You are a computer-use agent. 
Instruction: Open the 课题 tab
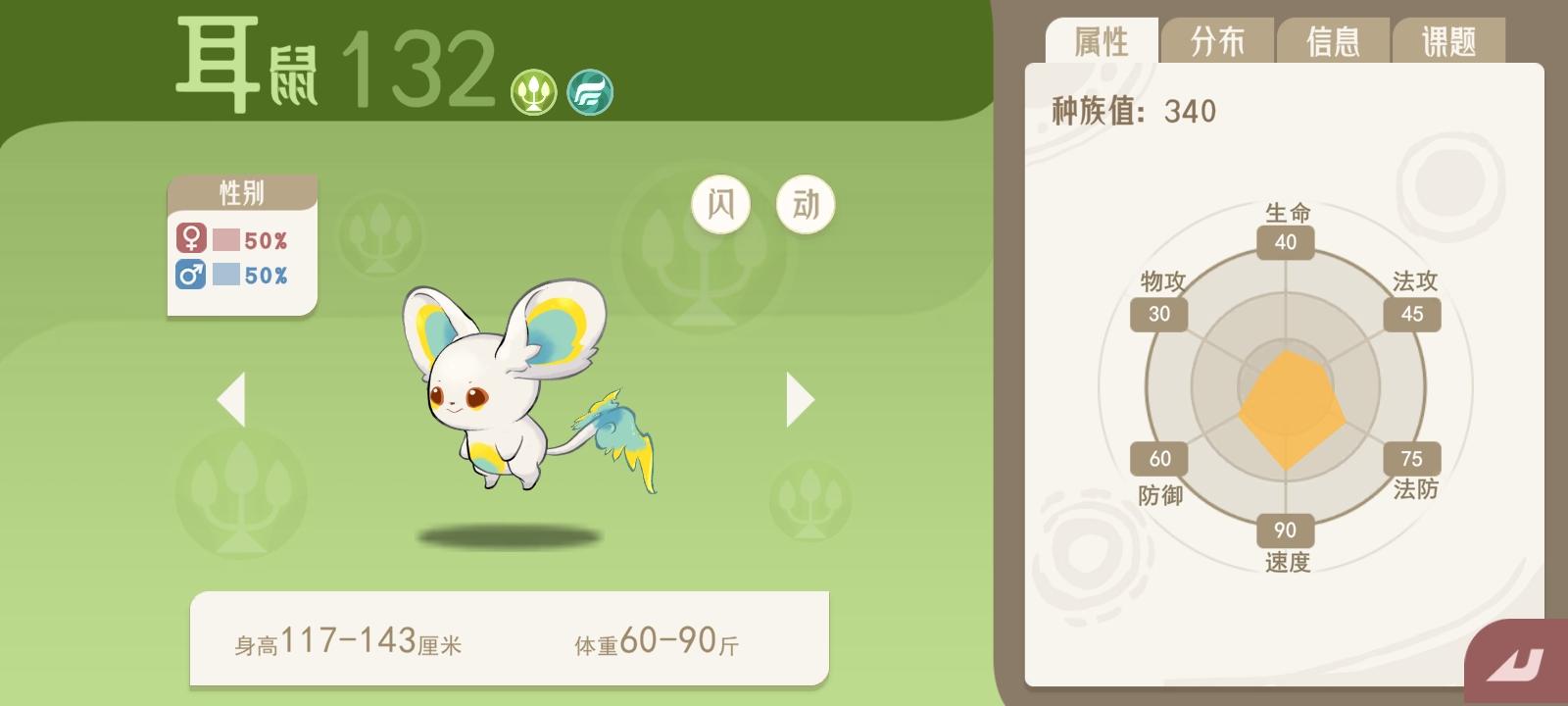click(x=1449, y=39)
